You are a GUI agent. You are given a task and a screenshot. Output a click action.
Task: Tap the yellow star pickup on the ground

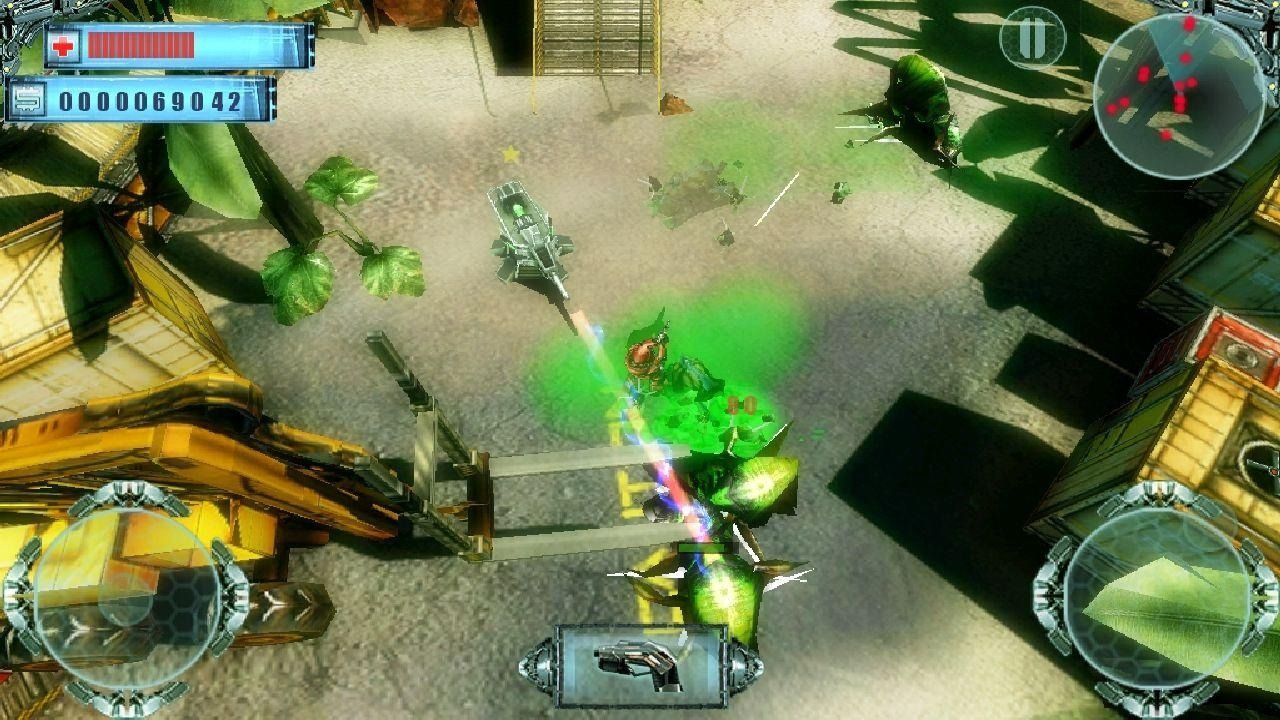[513, 155]
